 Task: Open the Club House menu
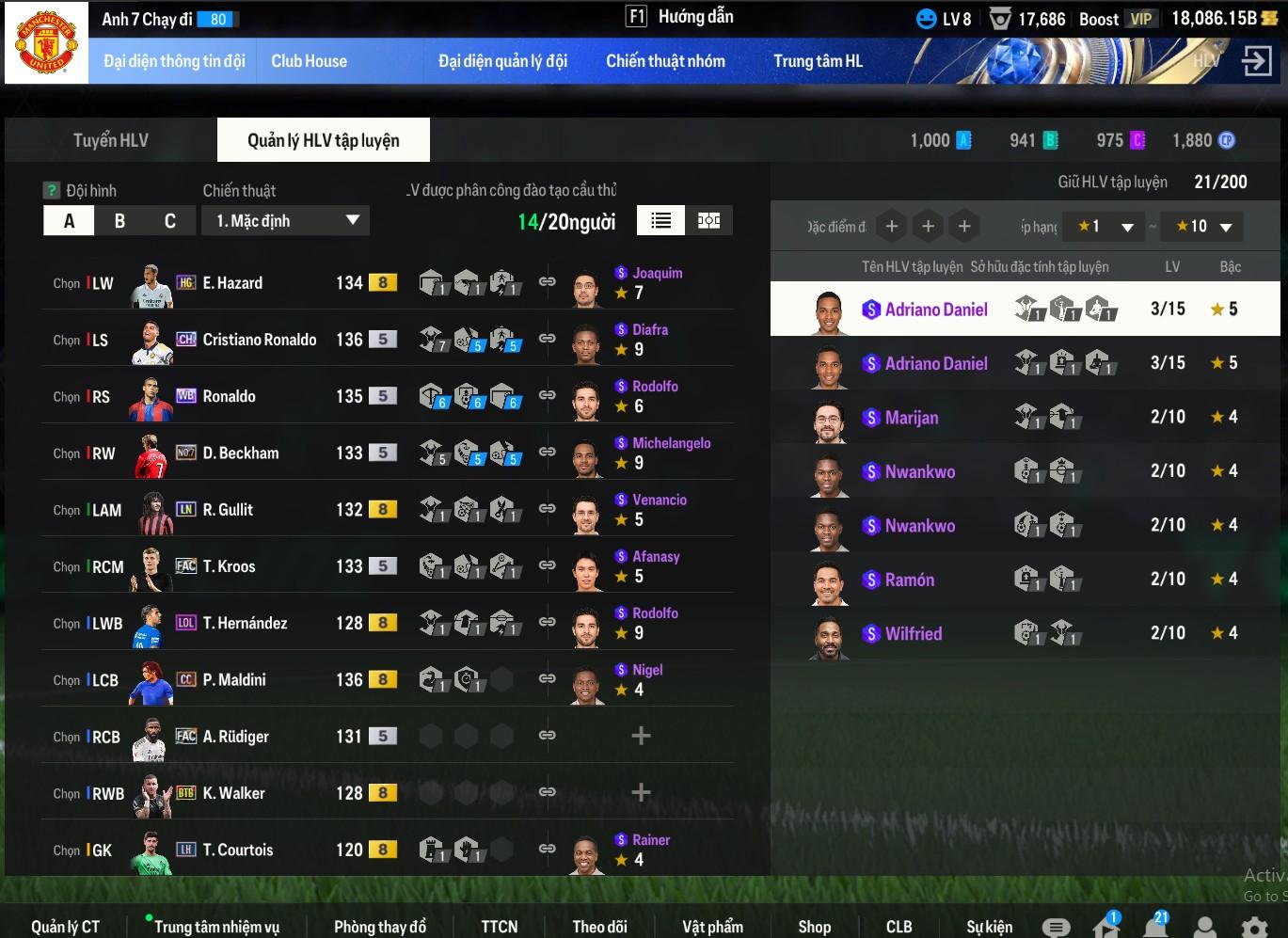(x=309, y=61)
